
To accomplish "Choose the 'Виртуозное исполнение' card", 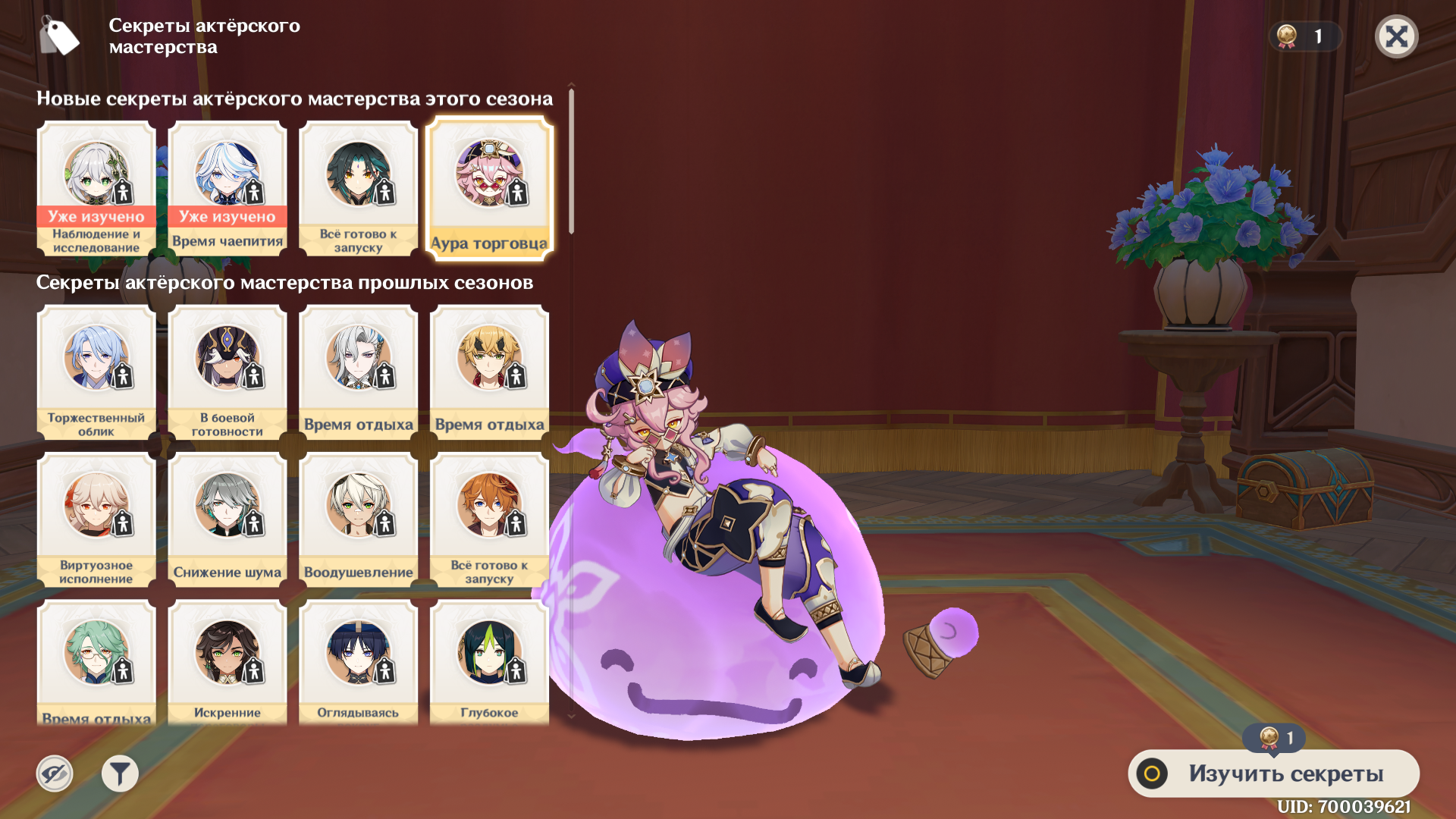I will 96,519.
